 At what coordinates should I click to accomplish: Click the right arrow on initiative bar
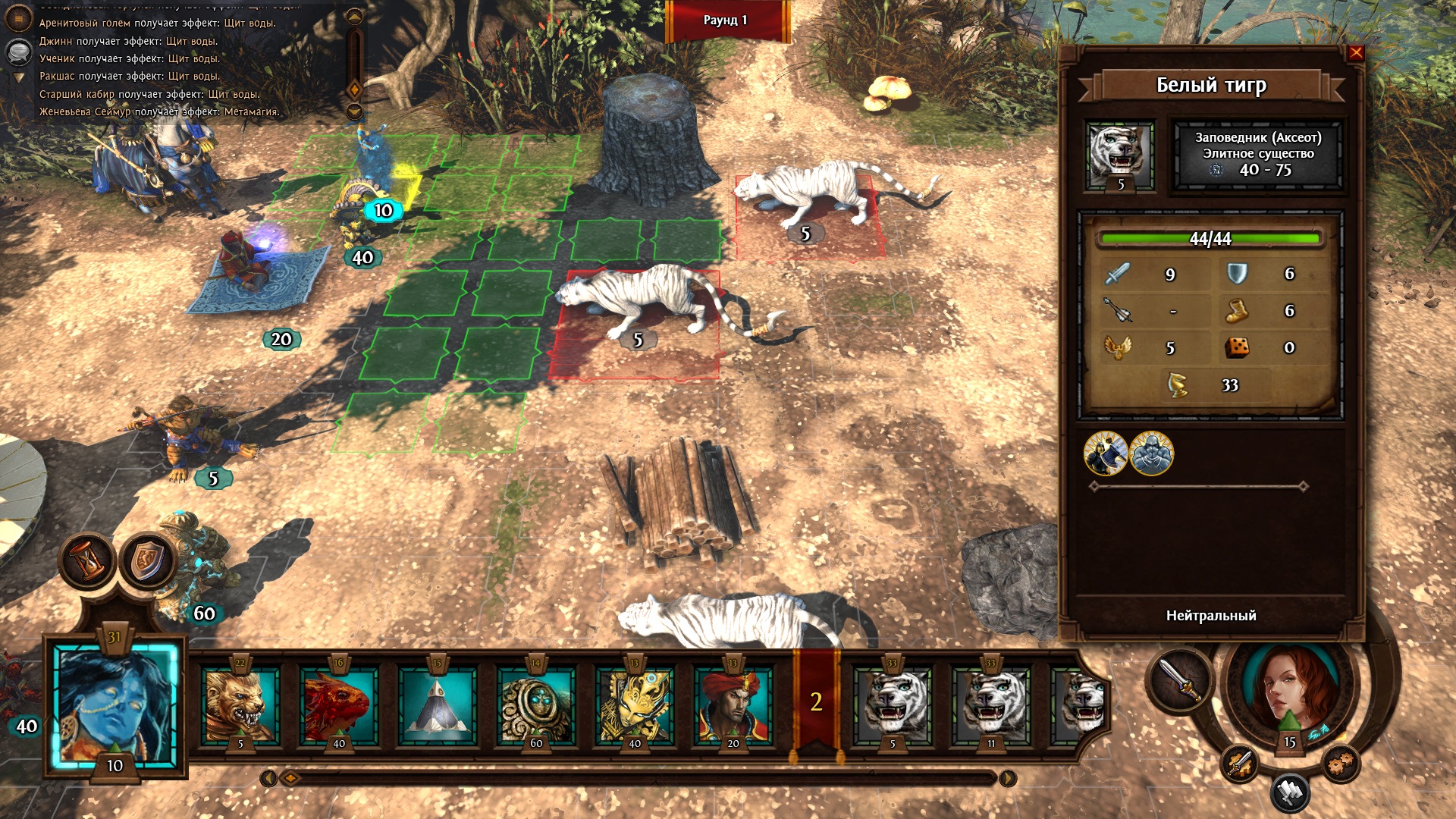click(x=1007, y=778)
